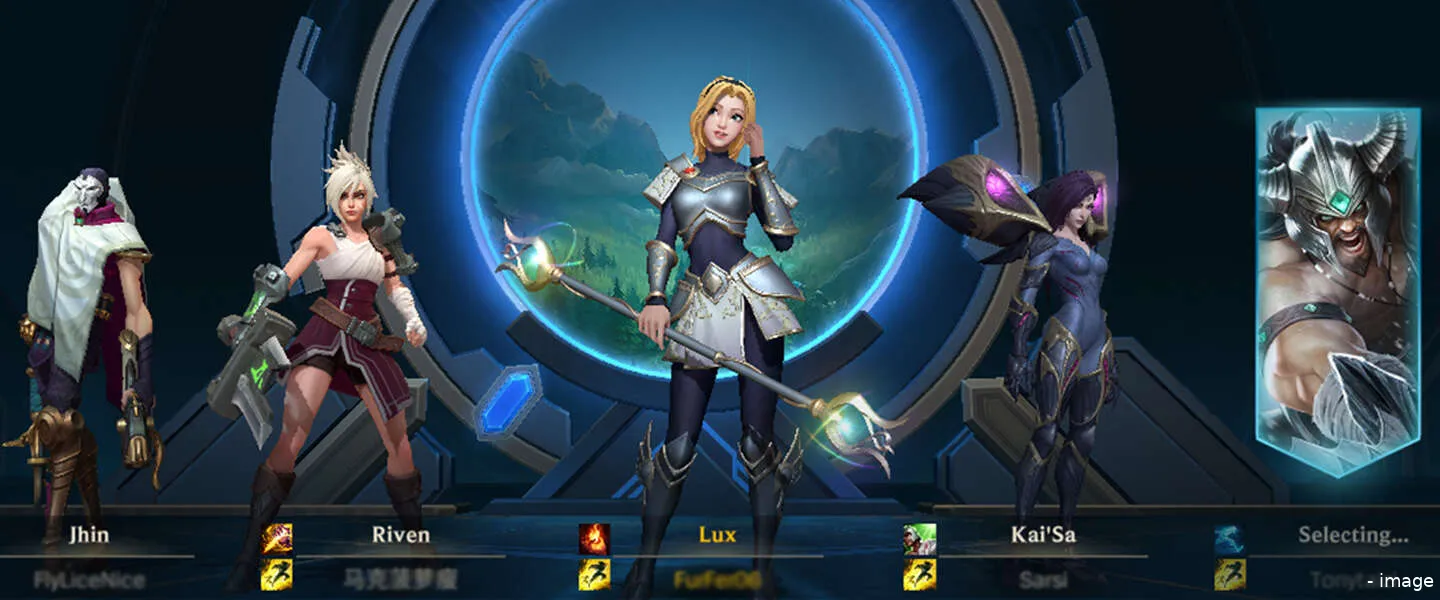Select the Jhin player slot
The image size is (1440, 600).
[89, 535]
